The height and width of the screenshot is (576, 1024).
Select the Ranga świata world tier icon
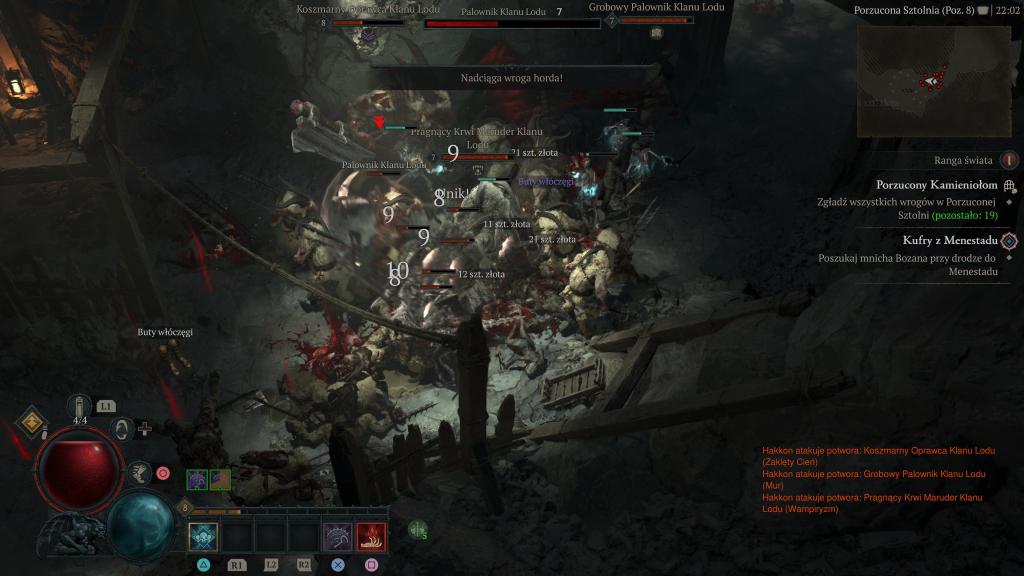click(1010, 159)
